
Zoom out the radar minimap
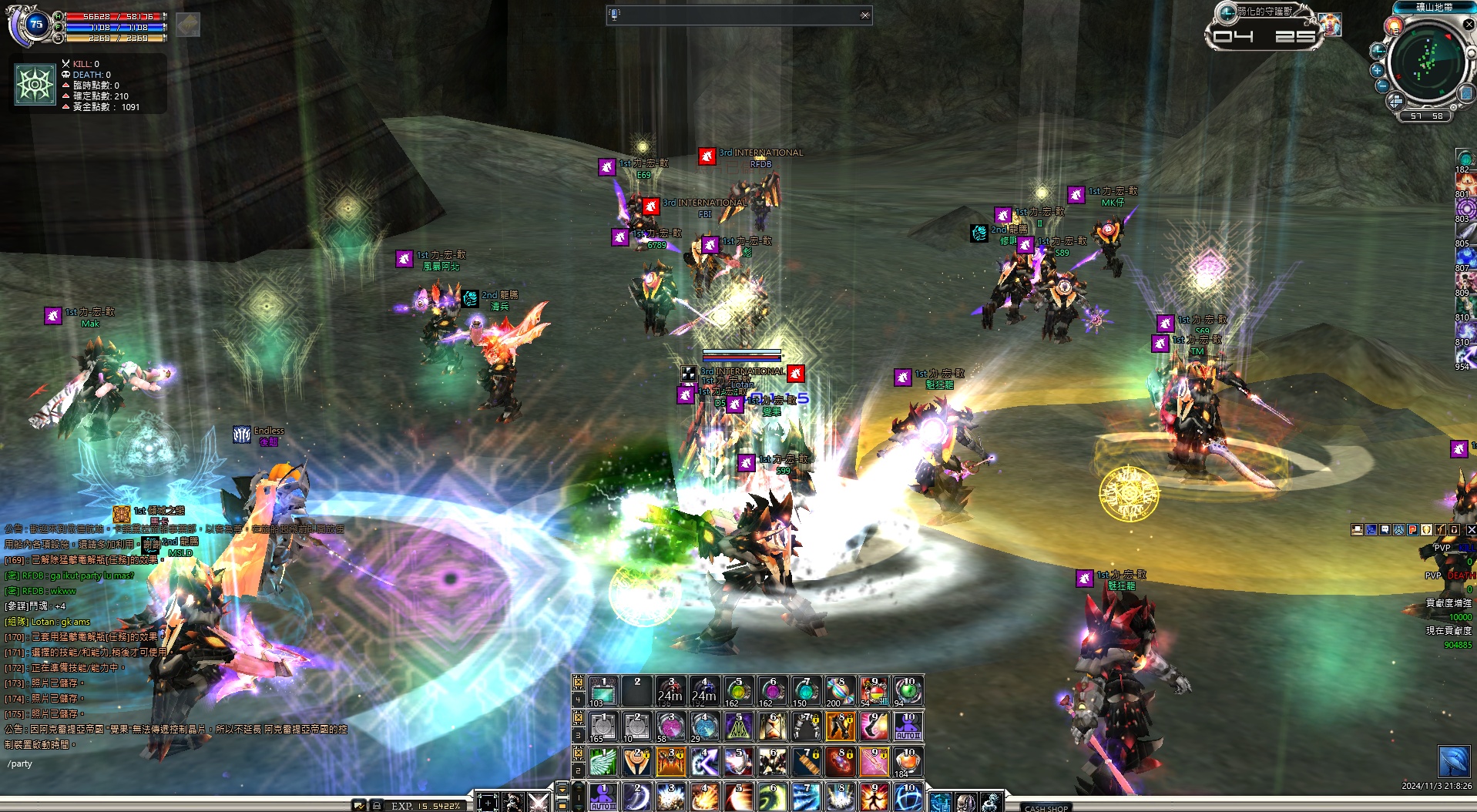pyautogui.click(x=1382, y=85)
